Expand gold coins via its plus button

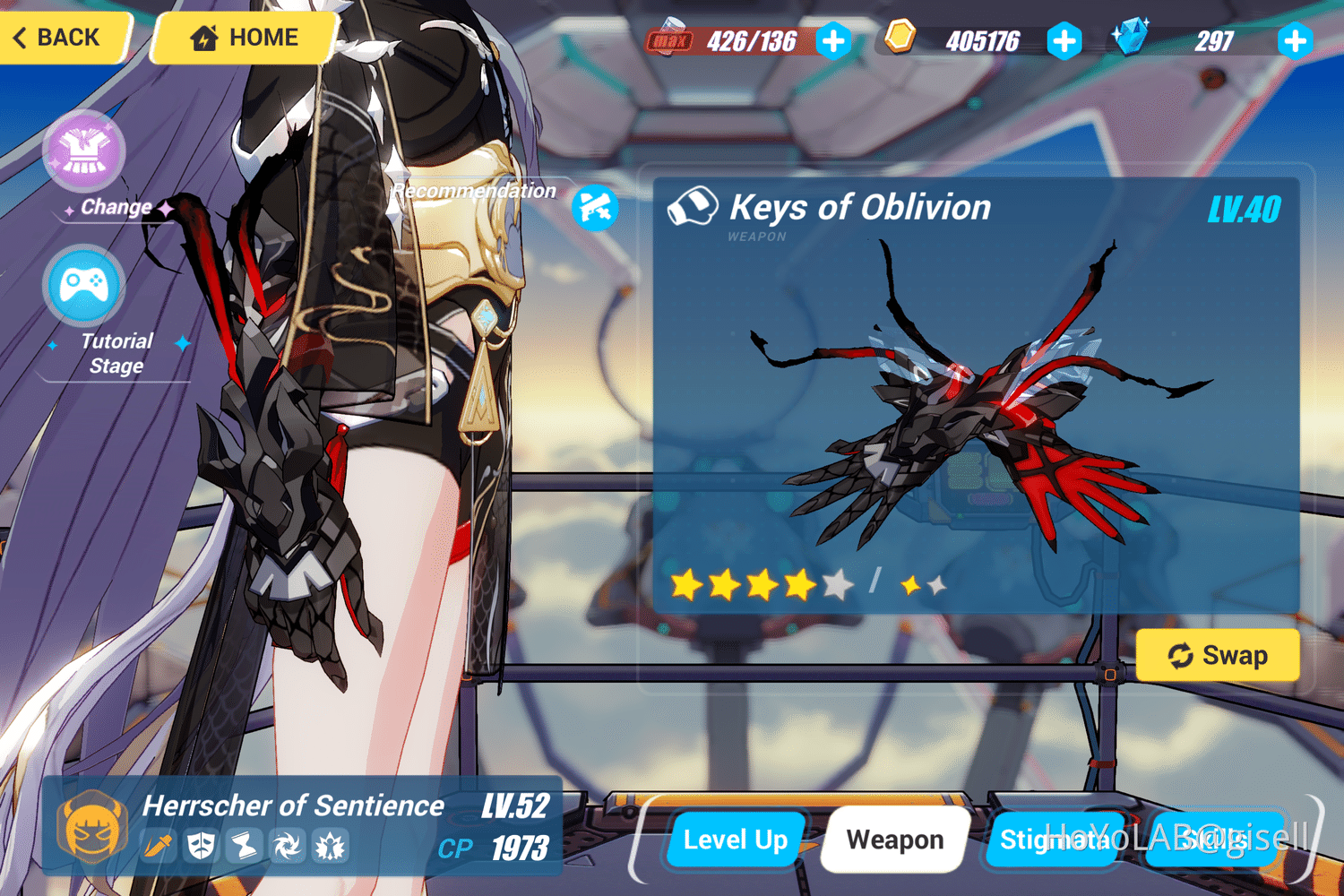[x=1064, y=40]
